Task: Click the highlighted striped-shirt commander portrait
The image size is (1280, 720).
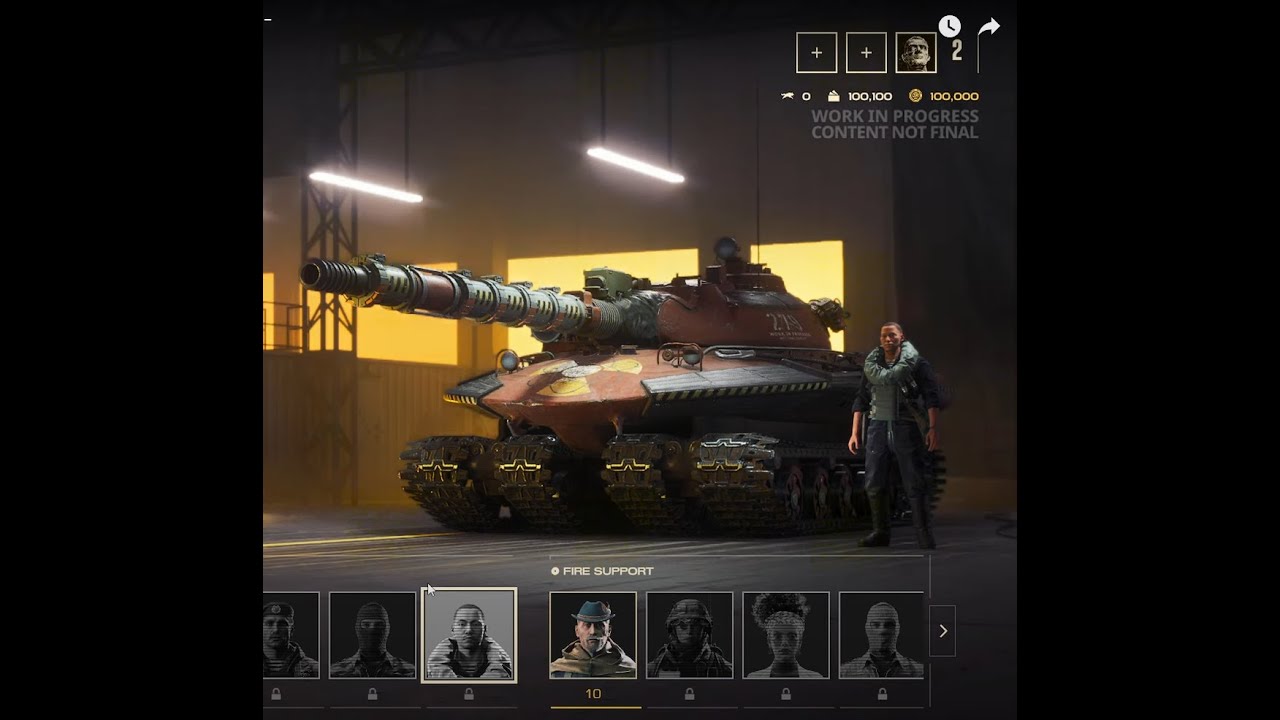Action: (x=469, y=635)
